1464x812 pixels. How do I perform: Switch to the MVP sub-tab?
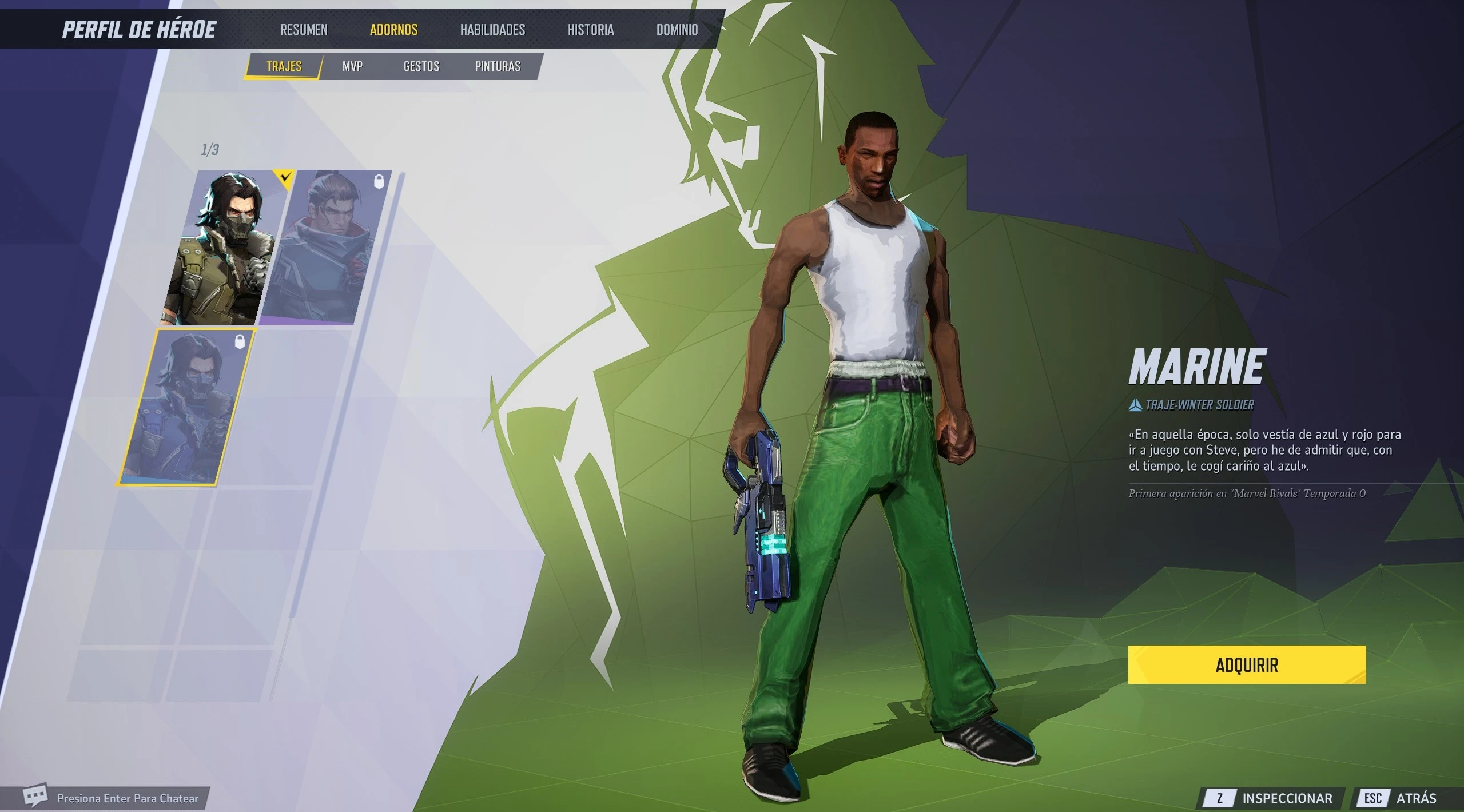352,66
